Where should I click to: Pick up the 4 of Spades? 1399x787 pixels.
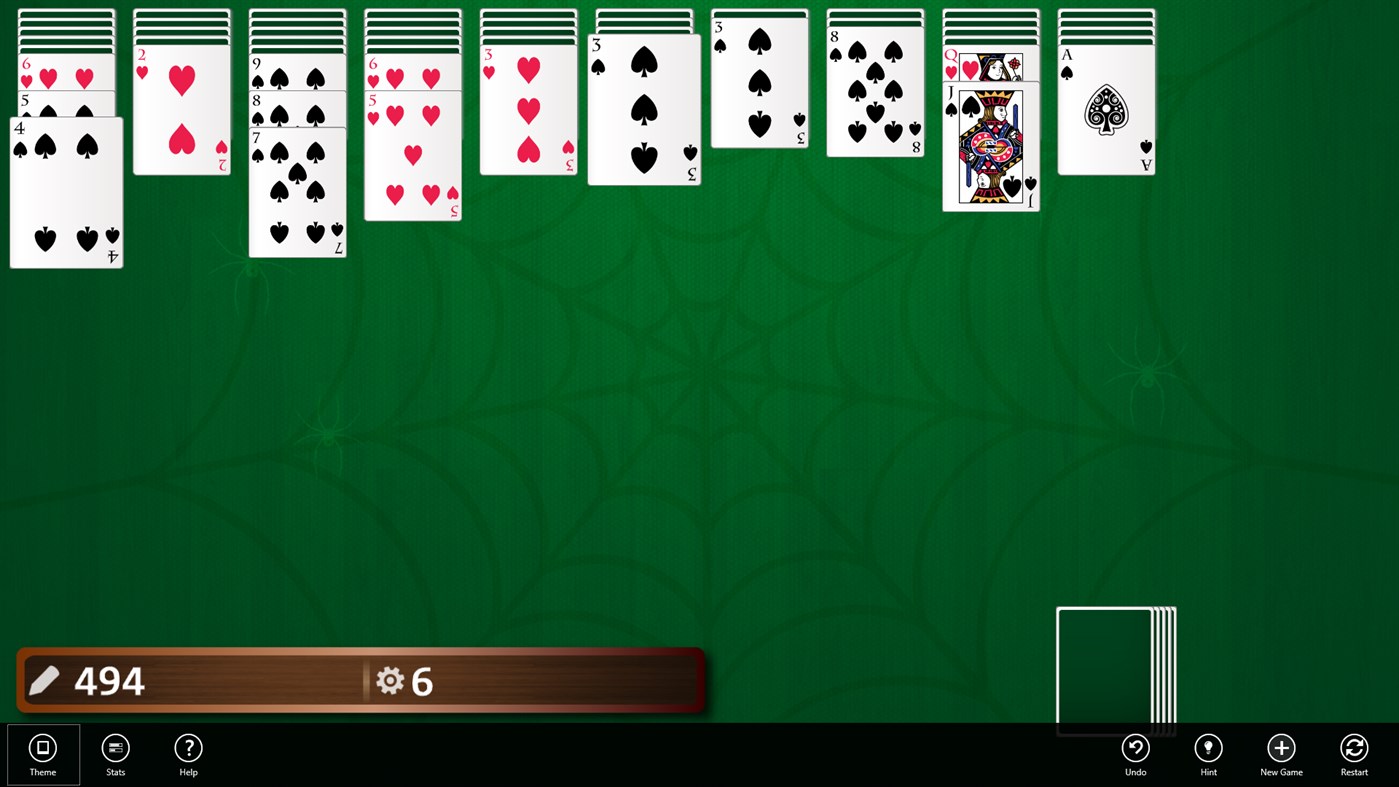click(x=65, y=195)
